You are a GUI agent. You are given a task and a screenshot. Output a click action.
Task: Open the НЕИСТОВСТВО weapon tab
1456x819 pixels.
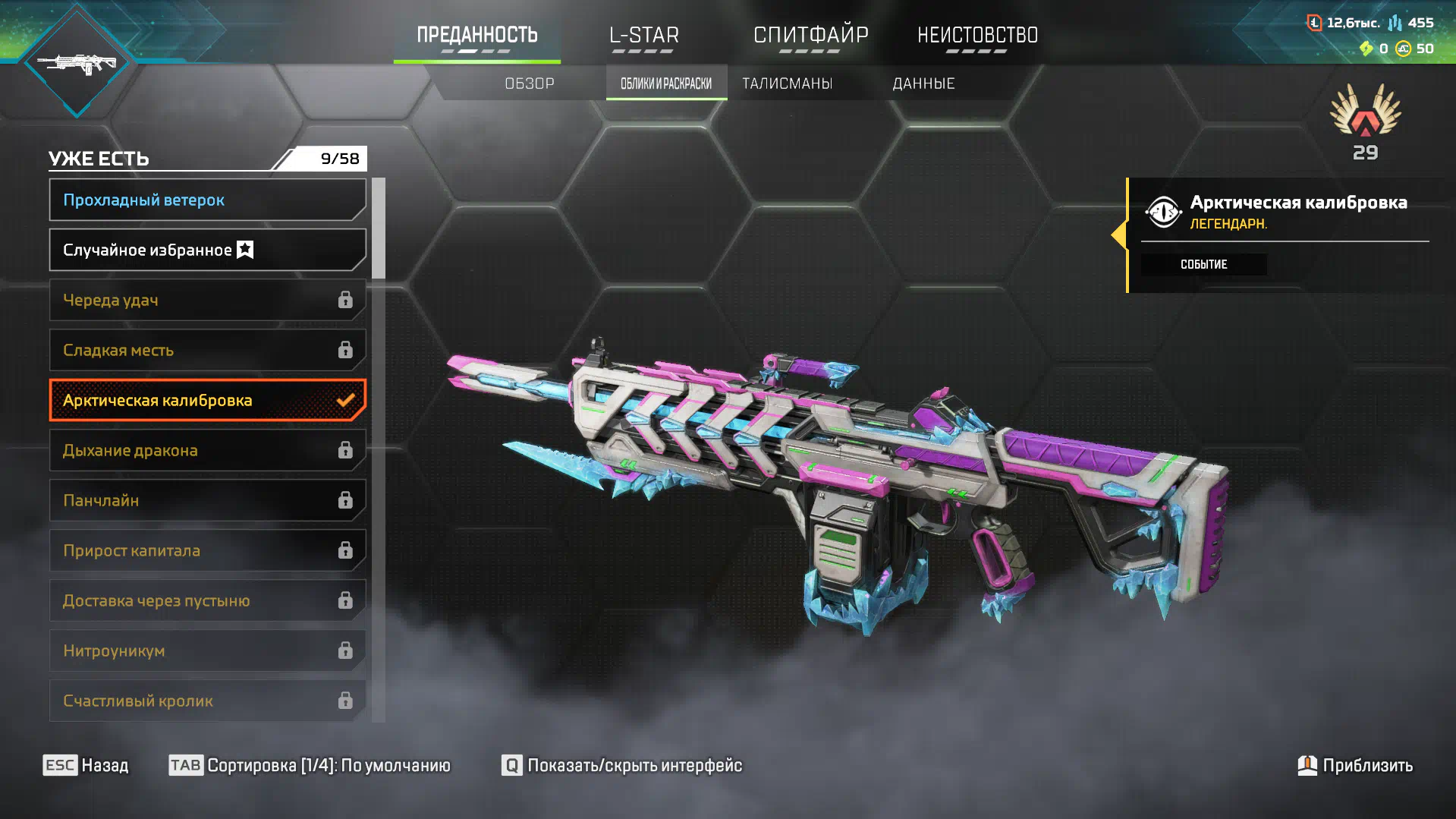[x=977, y=36]
